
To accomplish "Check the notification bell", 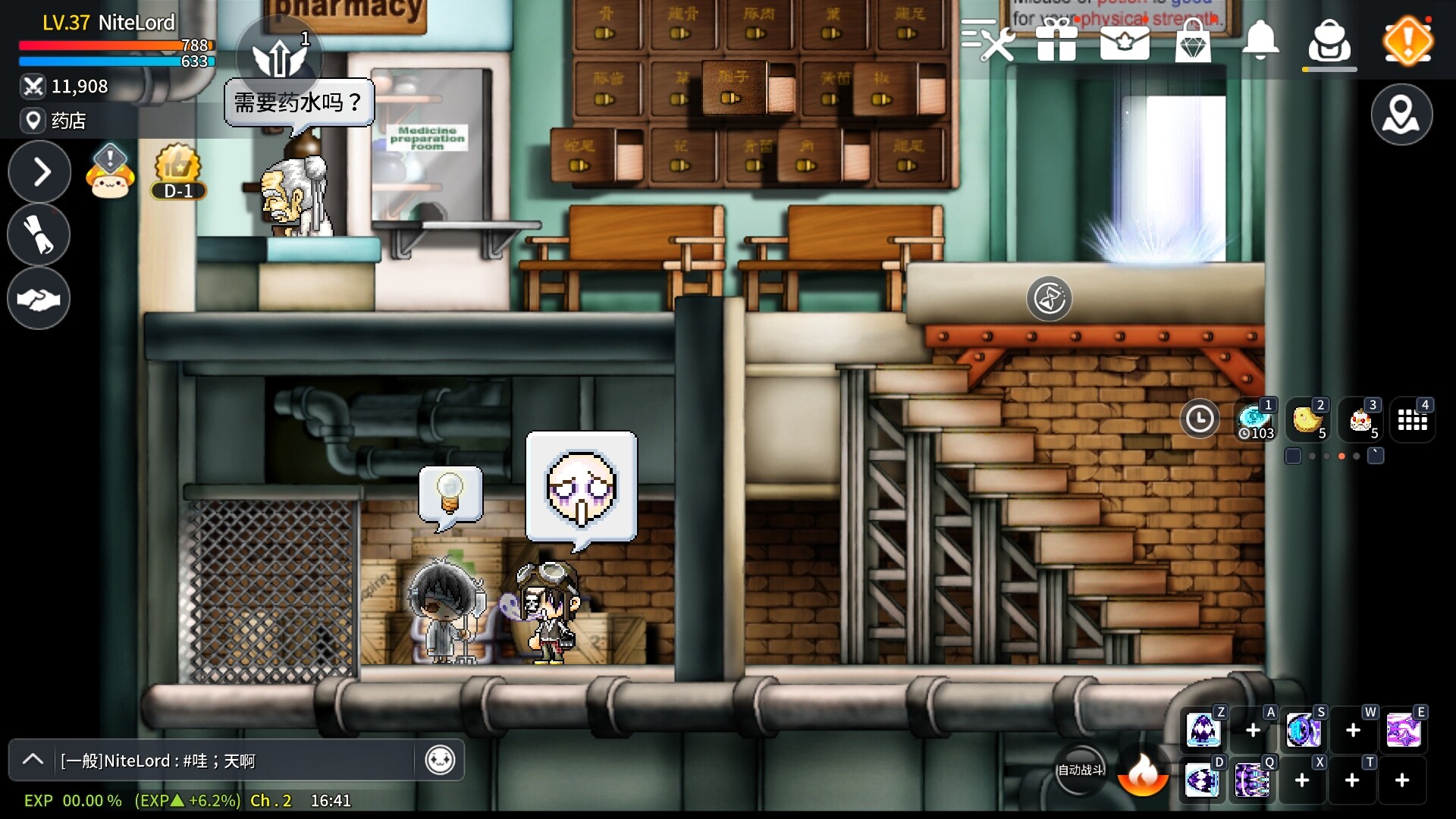I will click(1260, 39).
